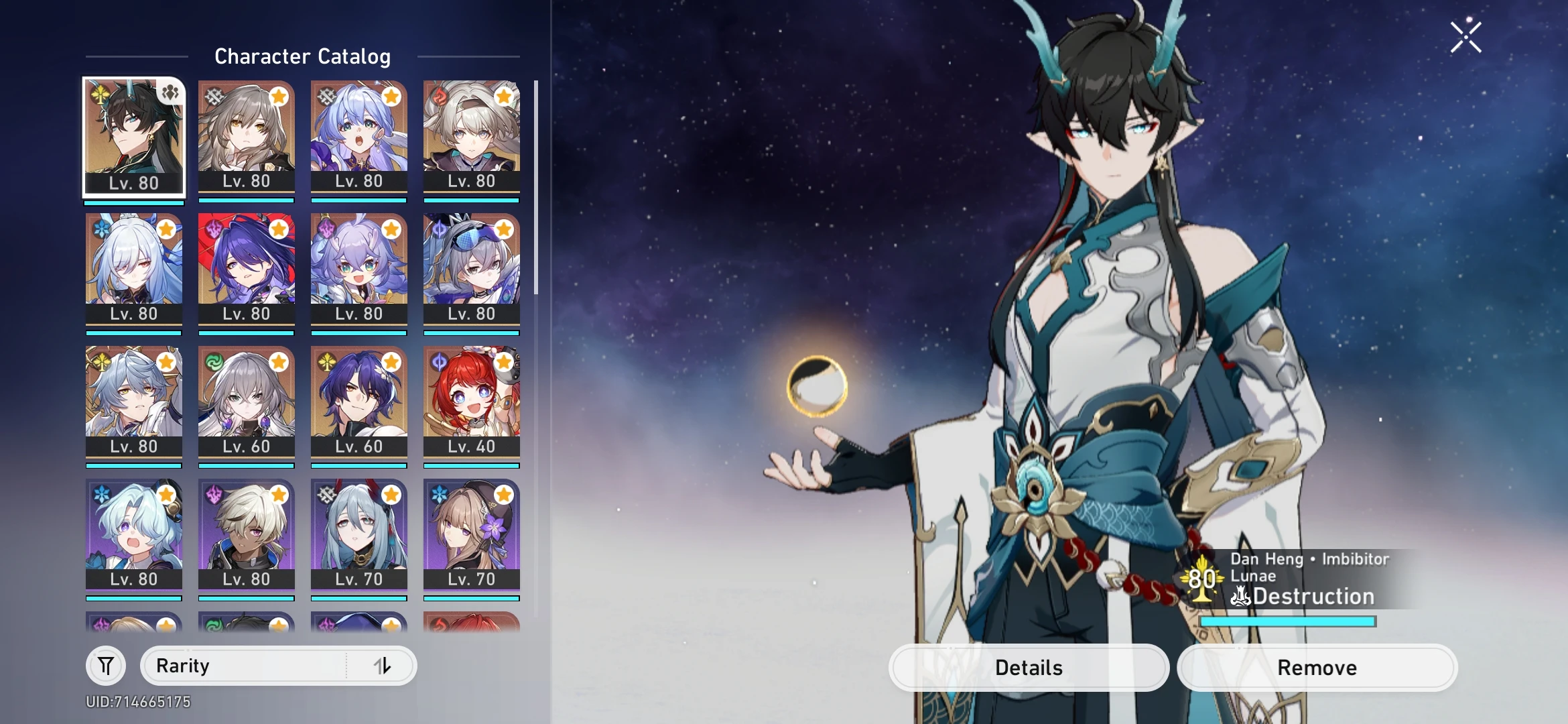
Task: Click the cyan EXP progress bar under Dan Heng's info
Action: pyautogui.click(x=1287, y=622)
